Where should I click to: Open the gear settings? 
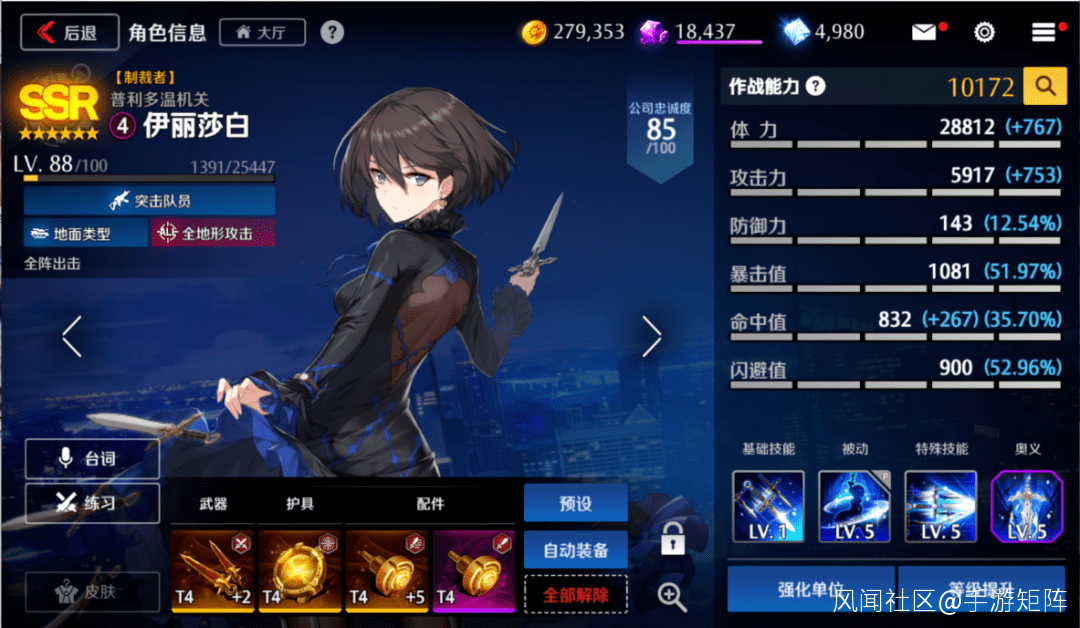pyautogui.click(x=984, y=32)
